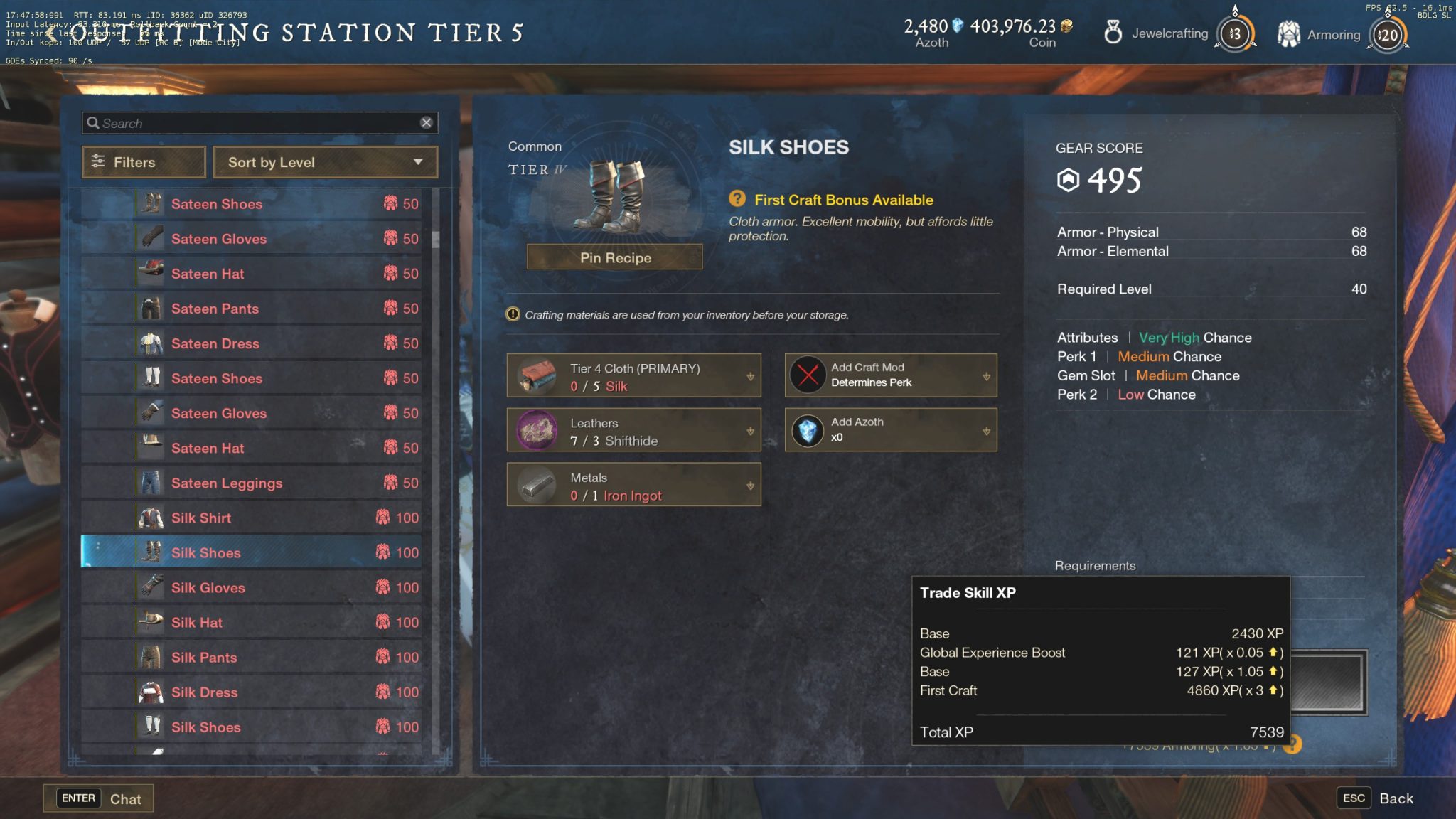This screenshot has height=819, width=1456.
Task: Click the red X Craft Mod icon
Action: (x=806, y=375)
